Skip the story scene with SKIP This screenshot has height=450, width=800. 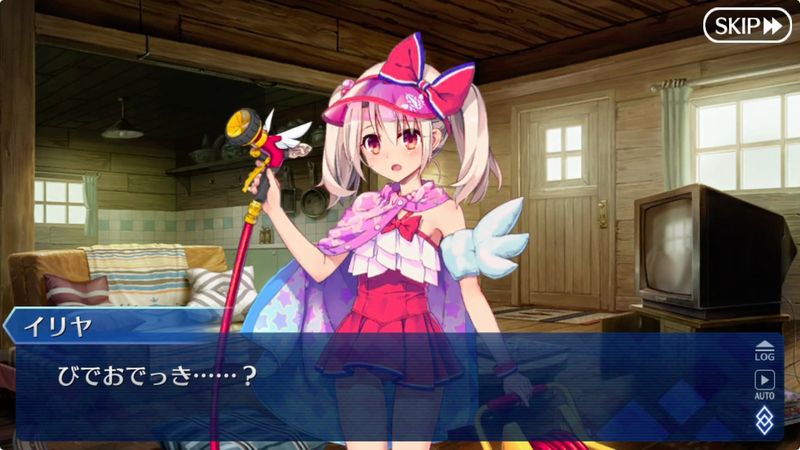click(x=746, y=25)
